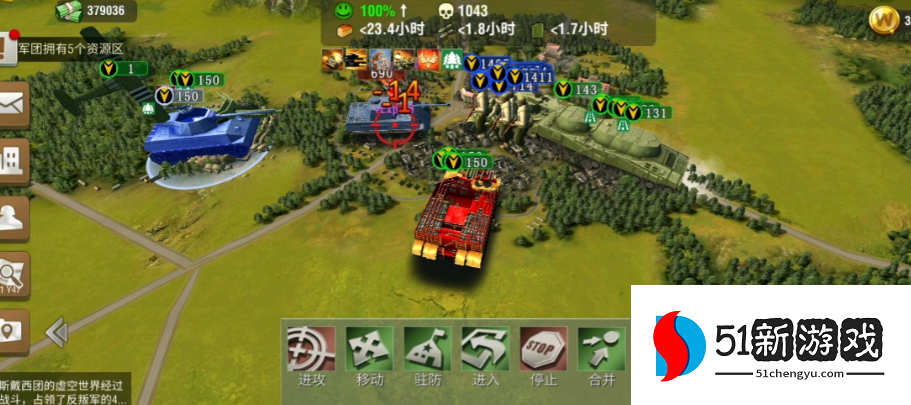The height and width of the screenshot is (405, 911).
Task: Open the legion resource zone notification
Action: click(68, 47)
